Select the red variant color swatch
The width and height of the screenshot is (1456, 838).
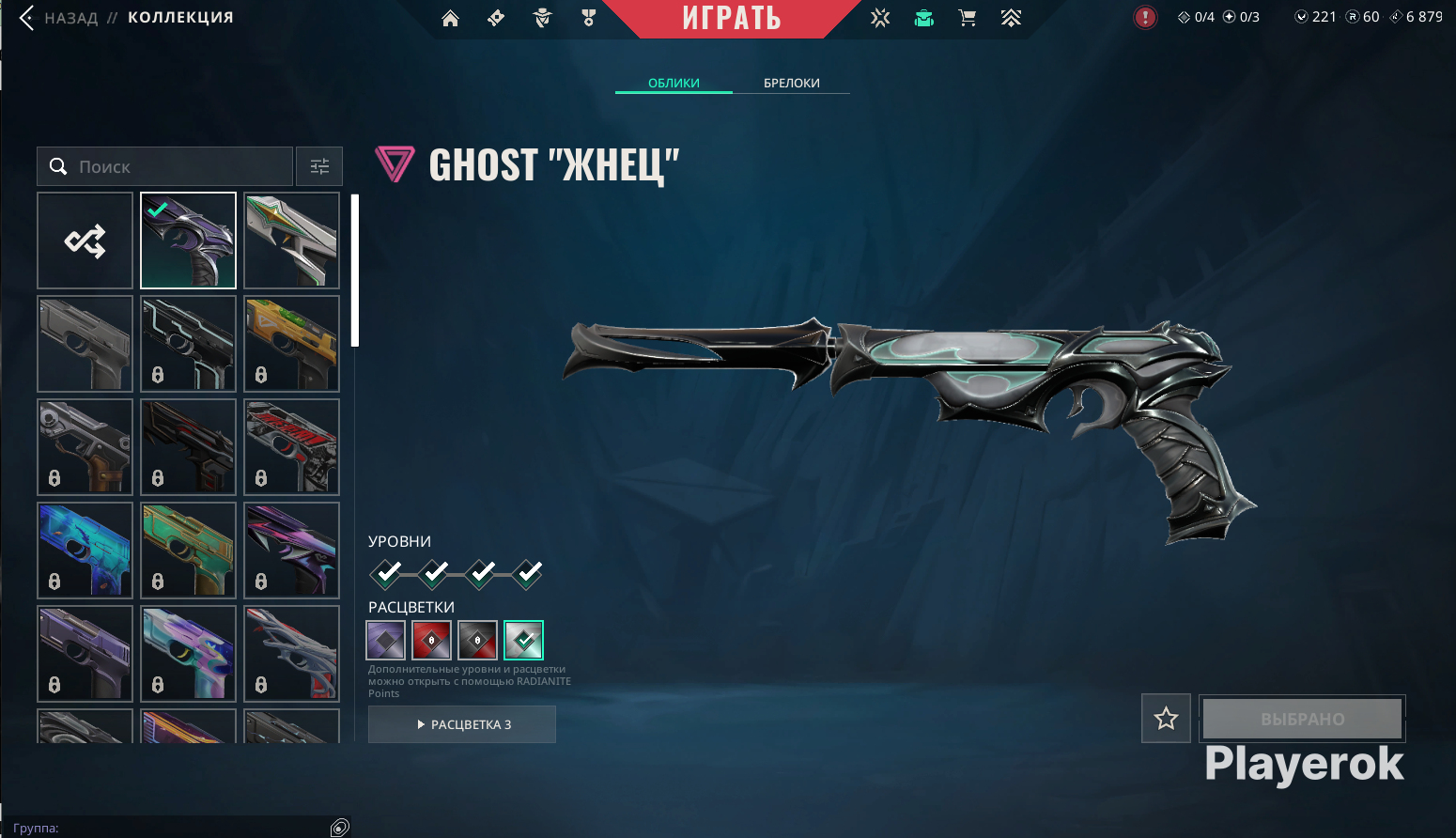432,641
